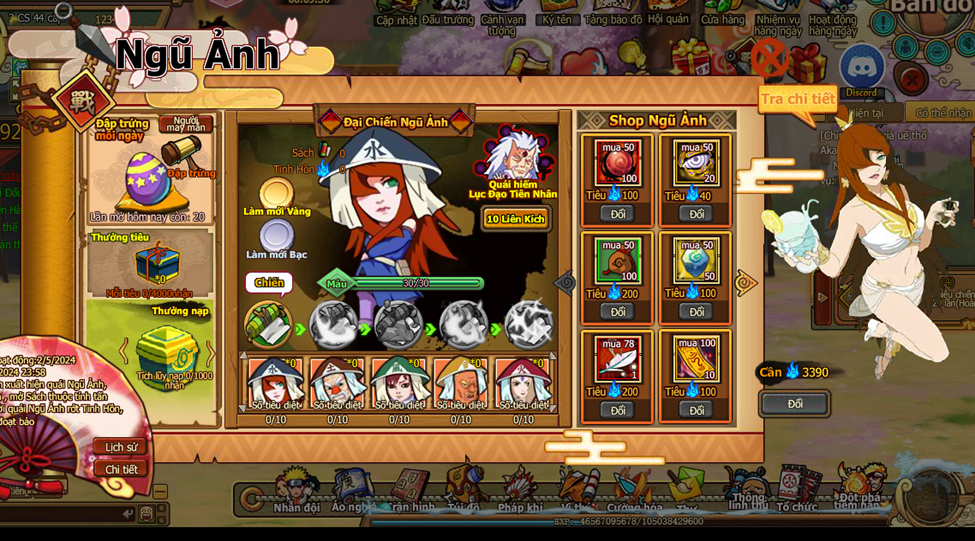The height and width of the screenshot is (541, 975).
Task: Open the Chi tiết event details
Action: click(x=121, y=469)
